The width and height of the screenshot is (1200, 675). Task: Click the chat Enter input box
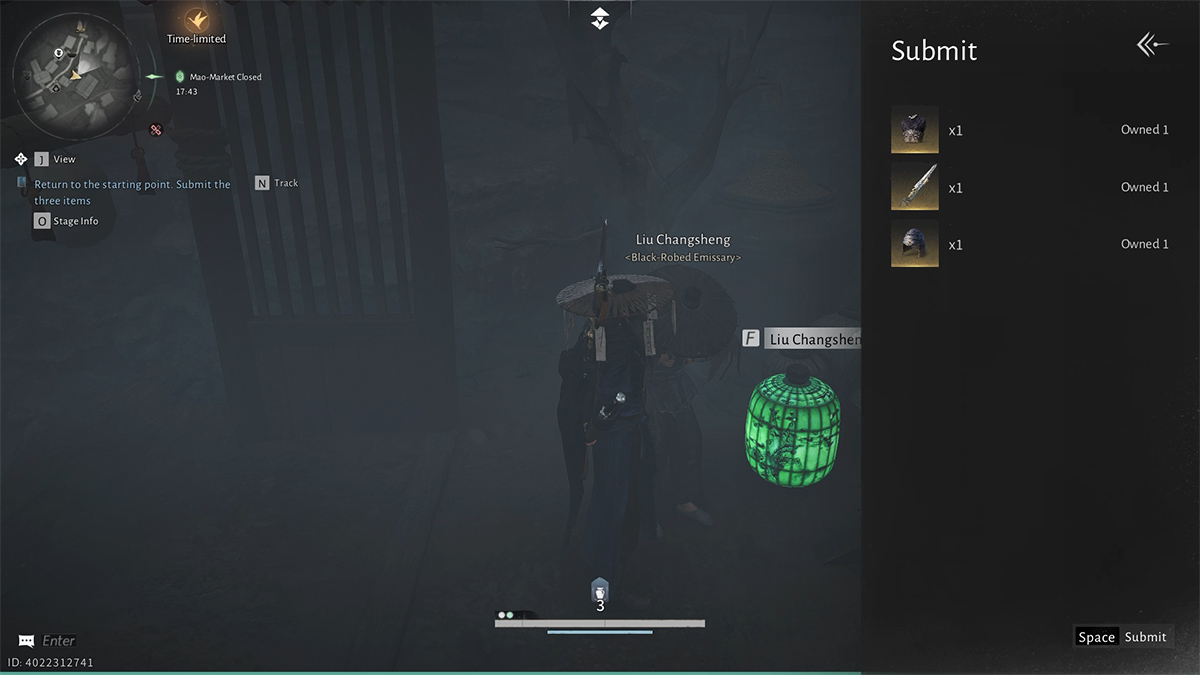(x=58, y=640)
